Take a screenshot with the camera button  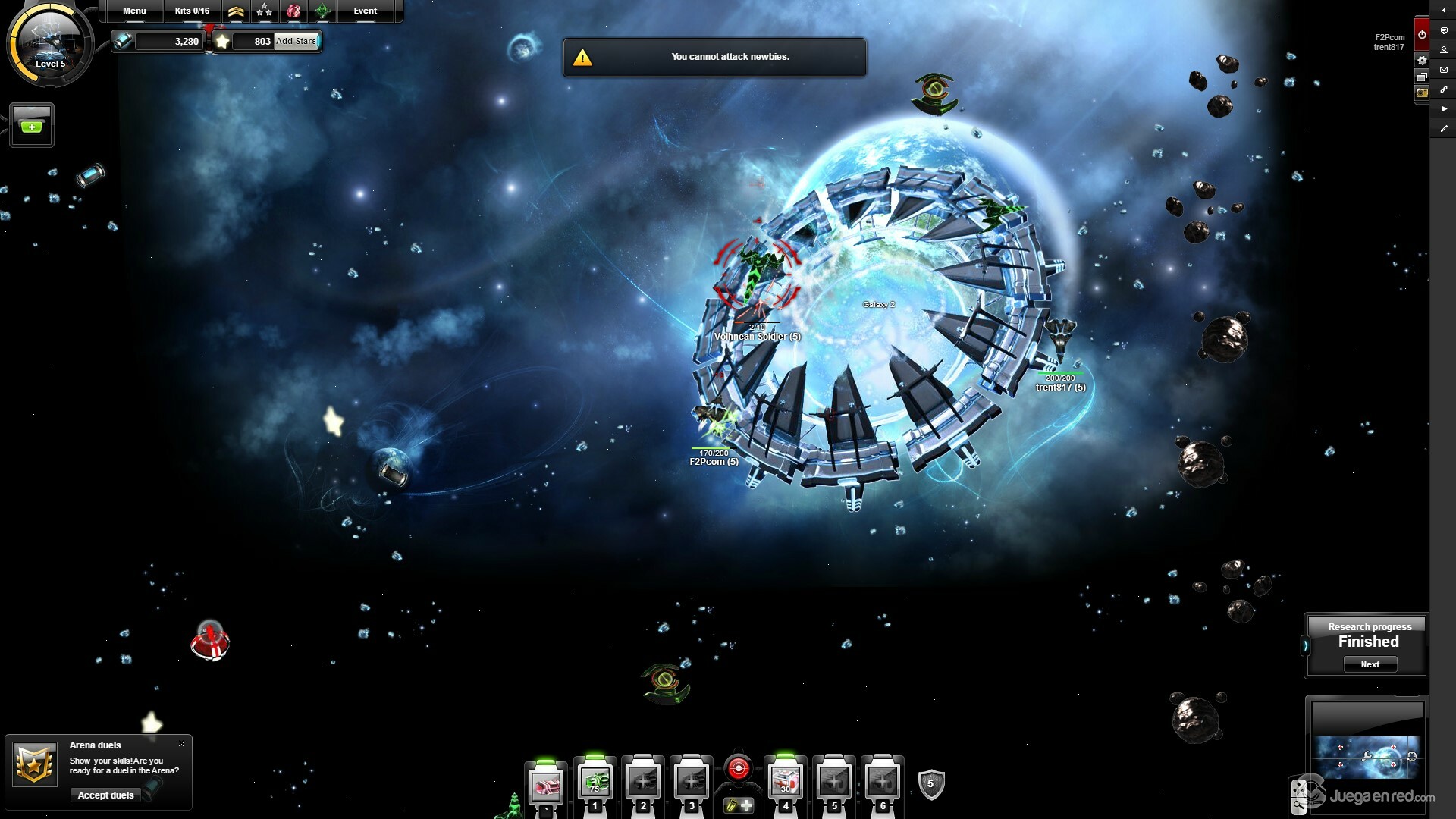1422,93
